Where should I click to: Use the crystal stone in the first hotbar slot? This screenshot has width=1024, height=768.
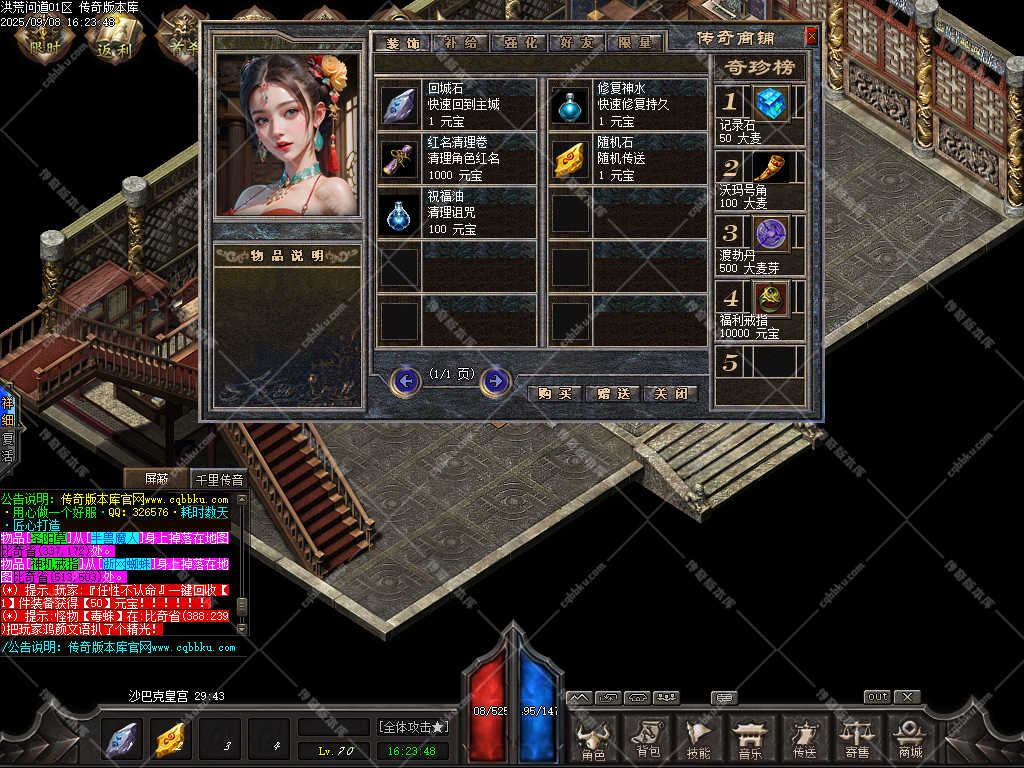click(121, 740)
